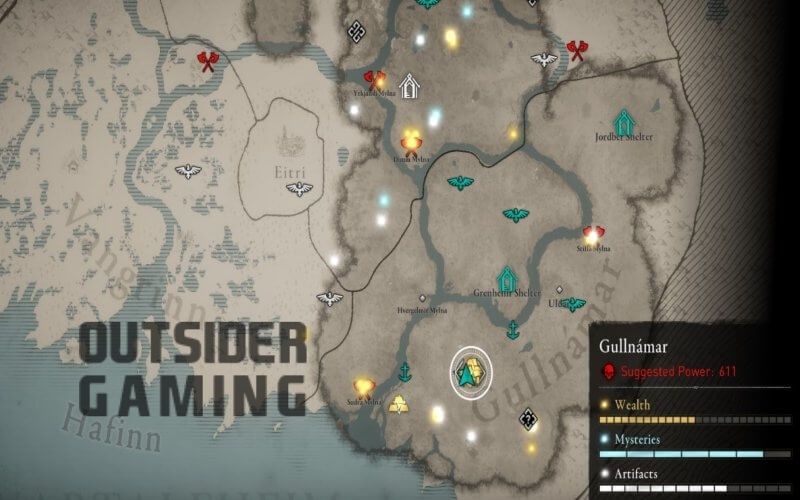
Task: Click the gold ingot wealth marker
Action: click(398, 405)
